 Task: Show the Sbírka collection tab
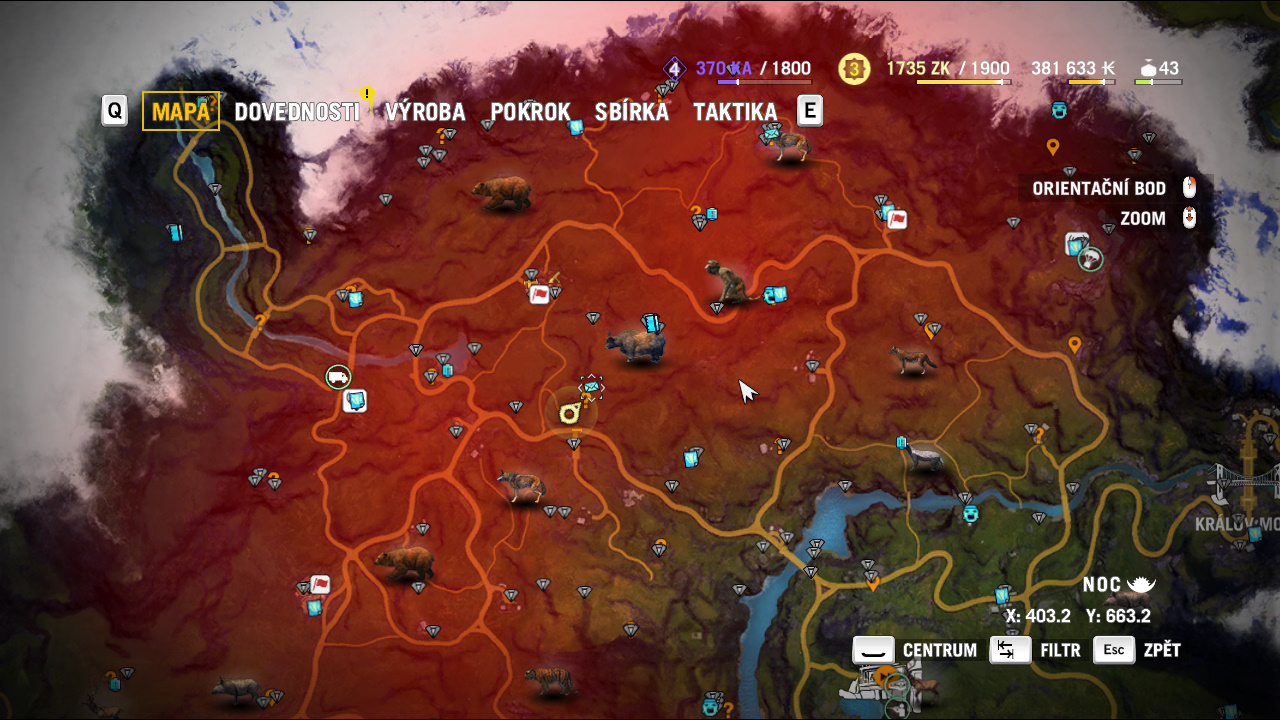pos(631,112)
